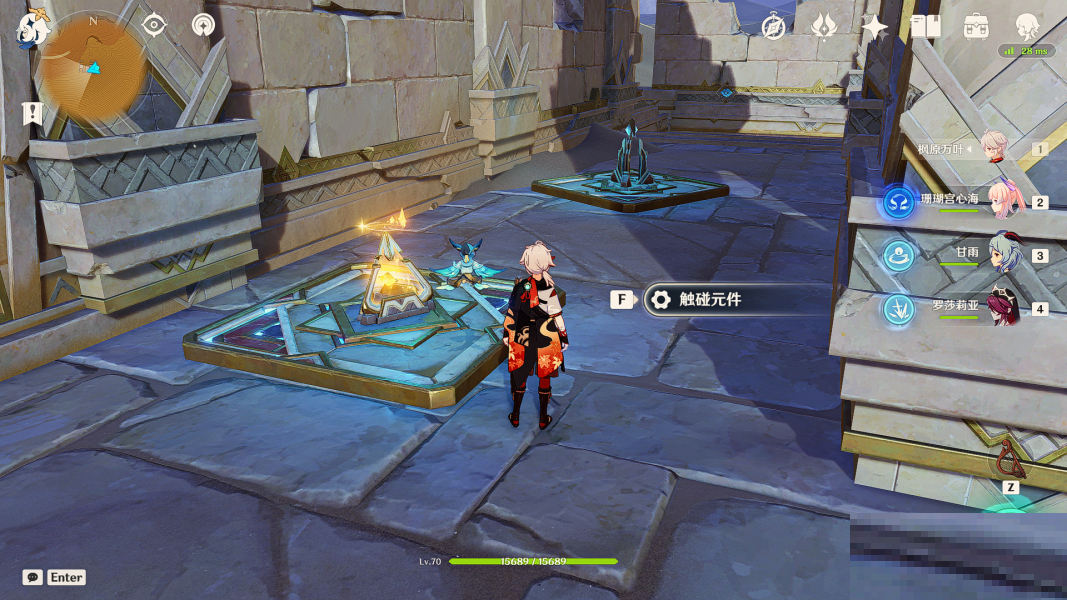Open the four-point star wish icon
1067x600 pixels.
875,27
